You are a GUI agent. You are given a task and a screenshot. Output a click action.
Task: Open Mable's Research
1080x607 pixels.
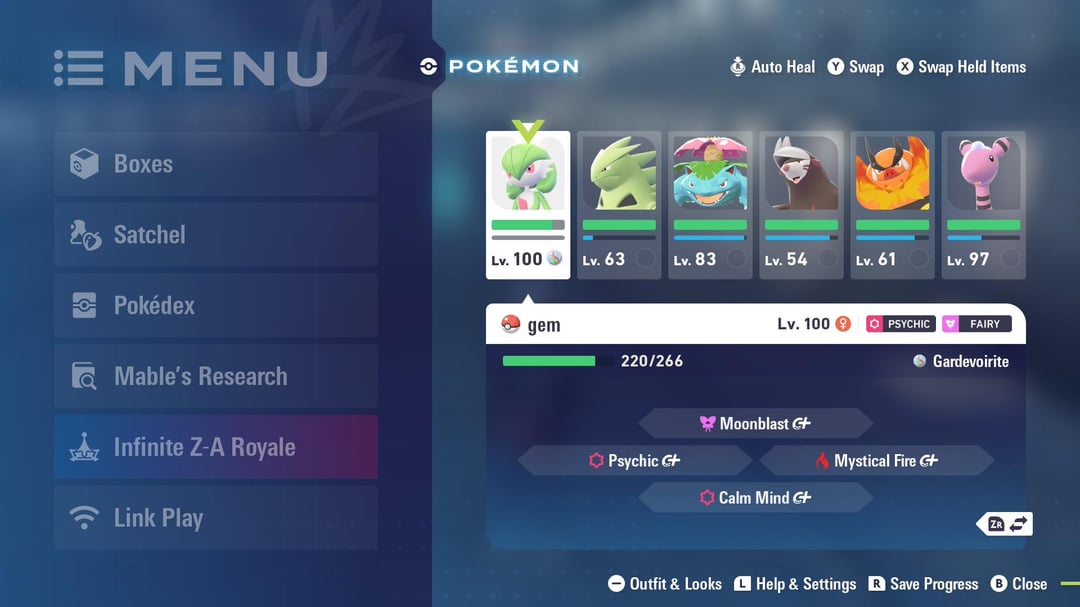[x=215, y=377]
